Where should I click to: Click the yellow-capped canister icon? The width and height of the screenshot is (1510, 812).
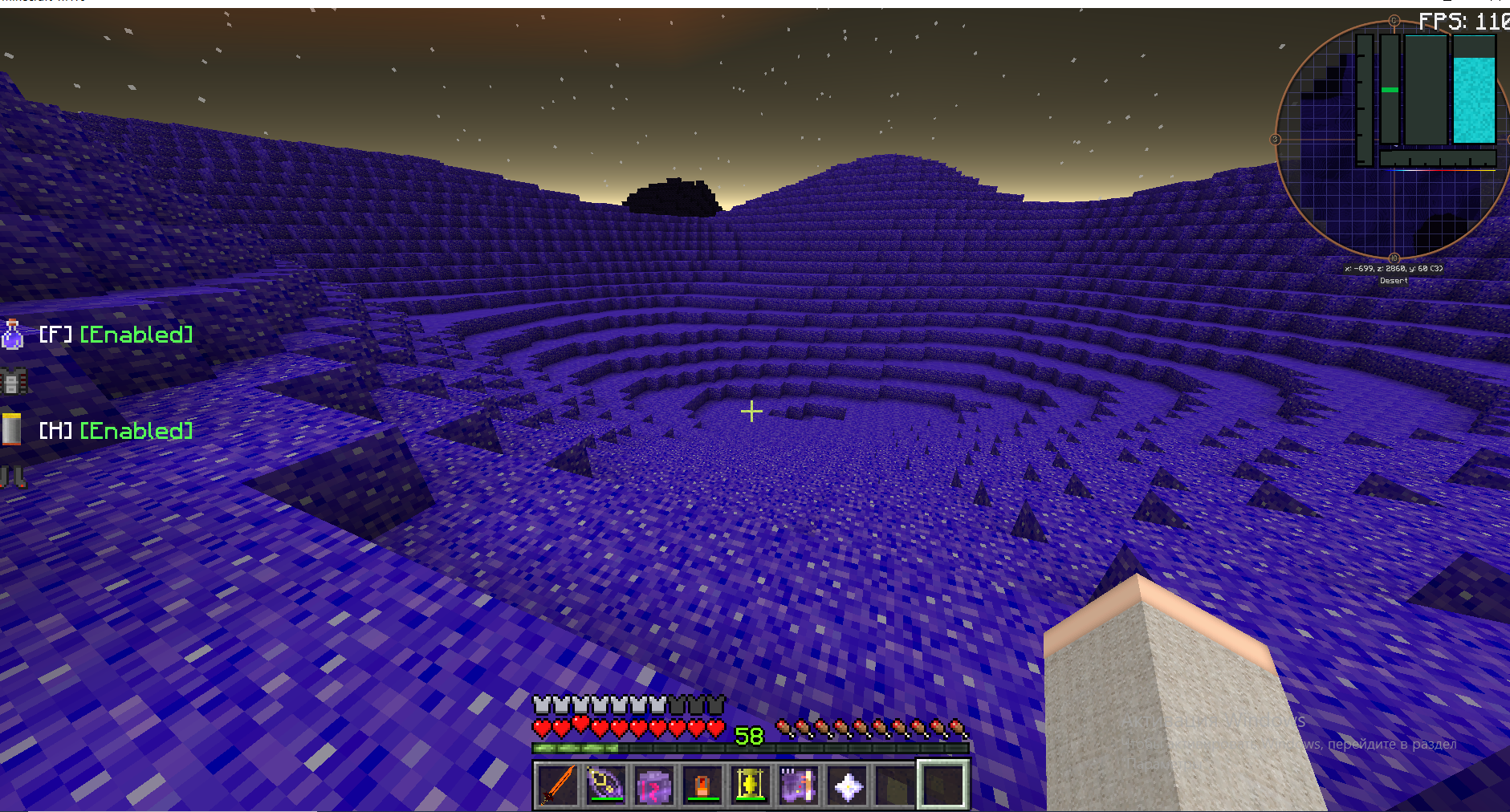pyautogui.click(x=11, y=429)
